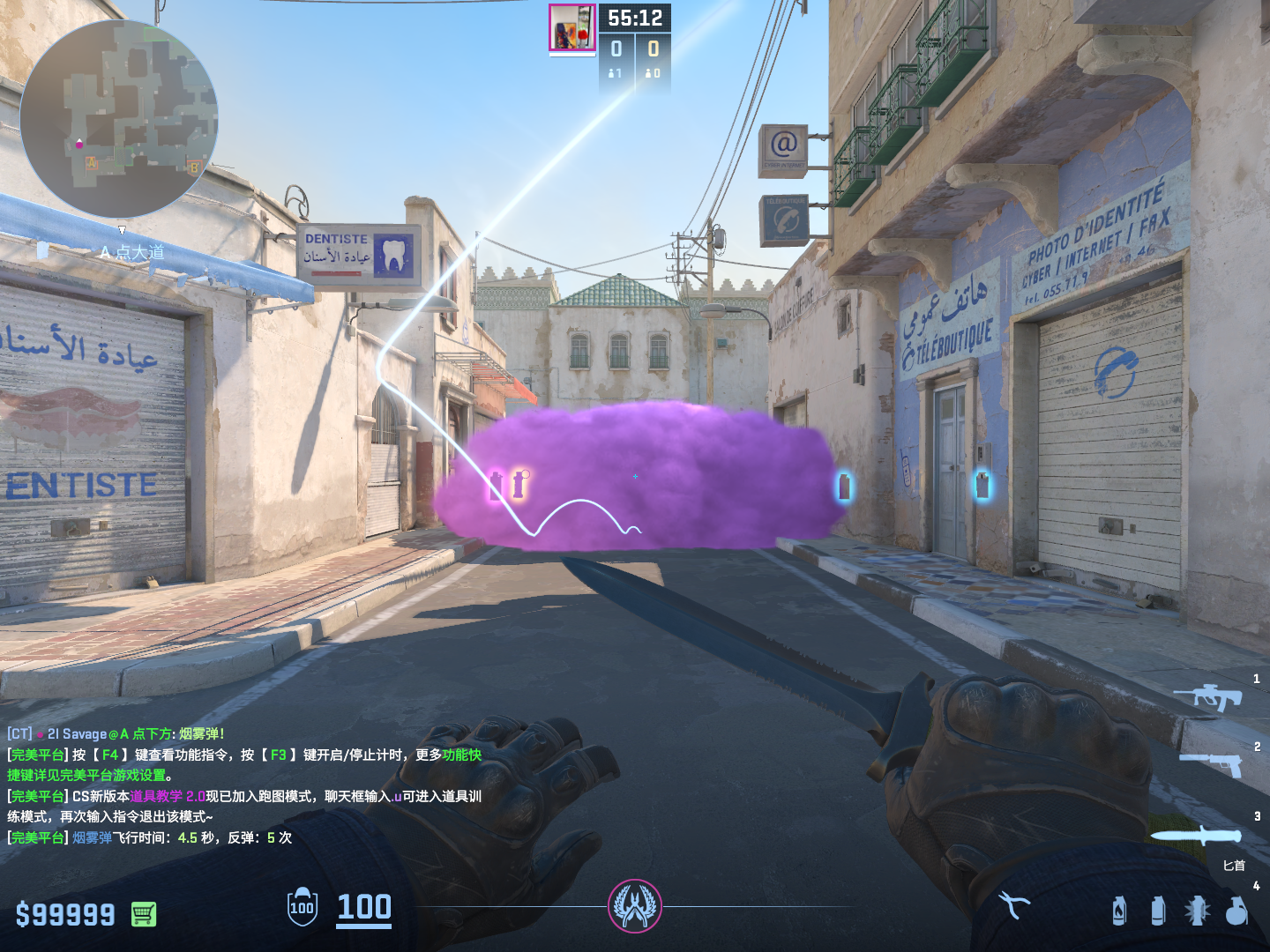Click the defuse kit pliers icon
The height and width of the screenshot is (952, 1270).
pyautogui.click(x=1013, y=905)
